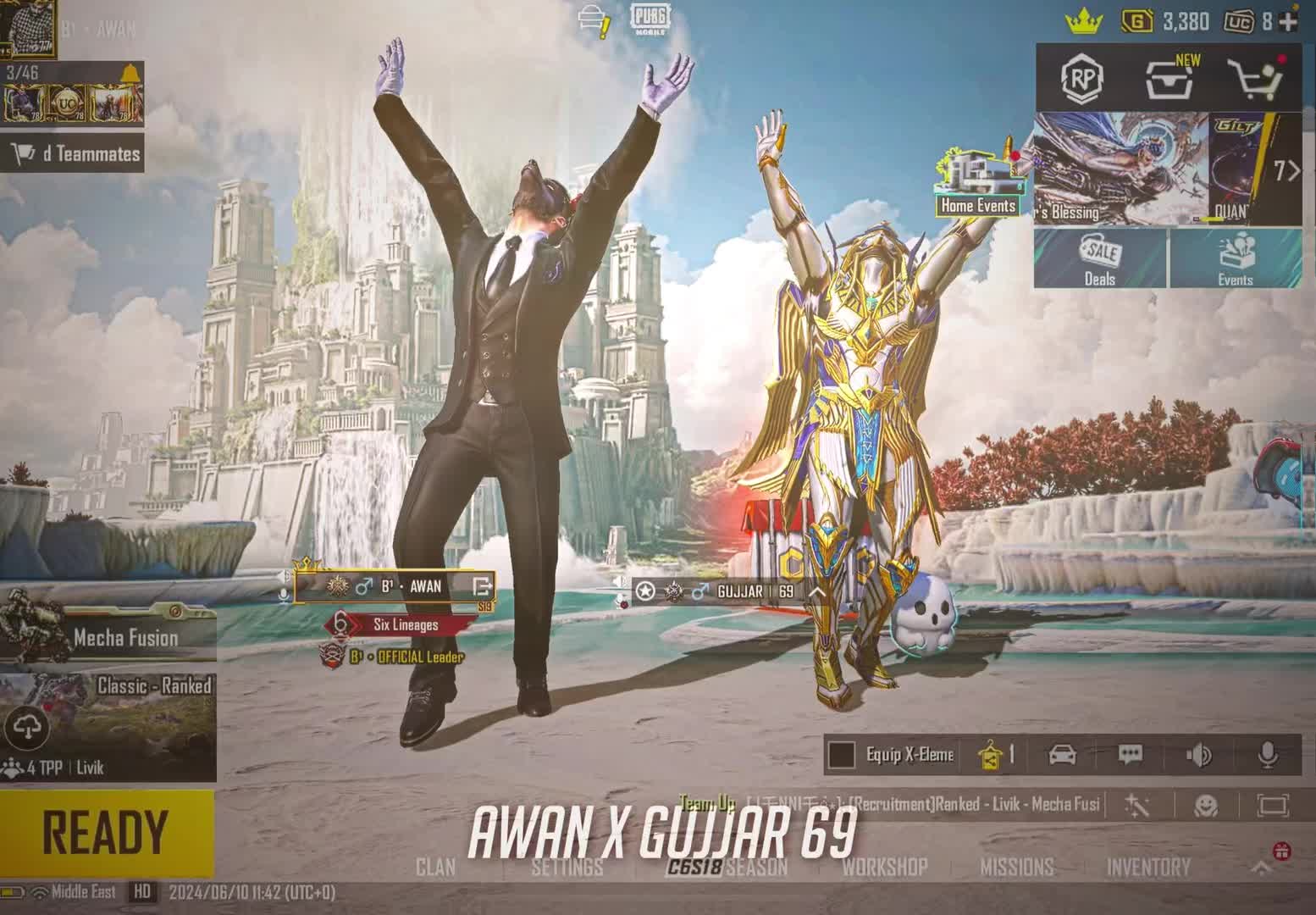Tap the yellow READY button
This screenshot has width=1316, height=915.
click(106, 832)
